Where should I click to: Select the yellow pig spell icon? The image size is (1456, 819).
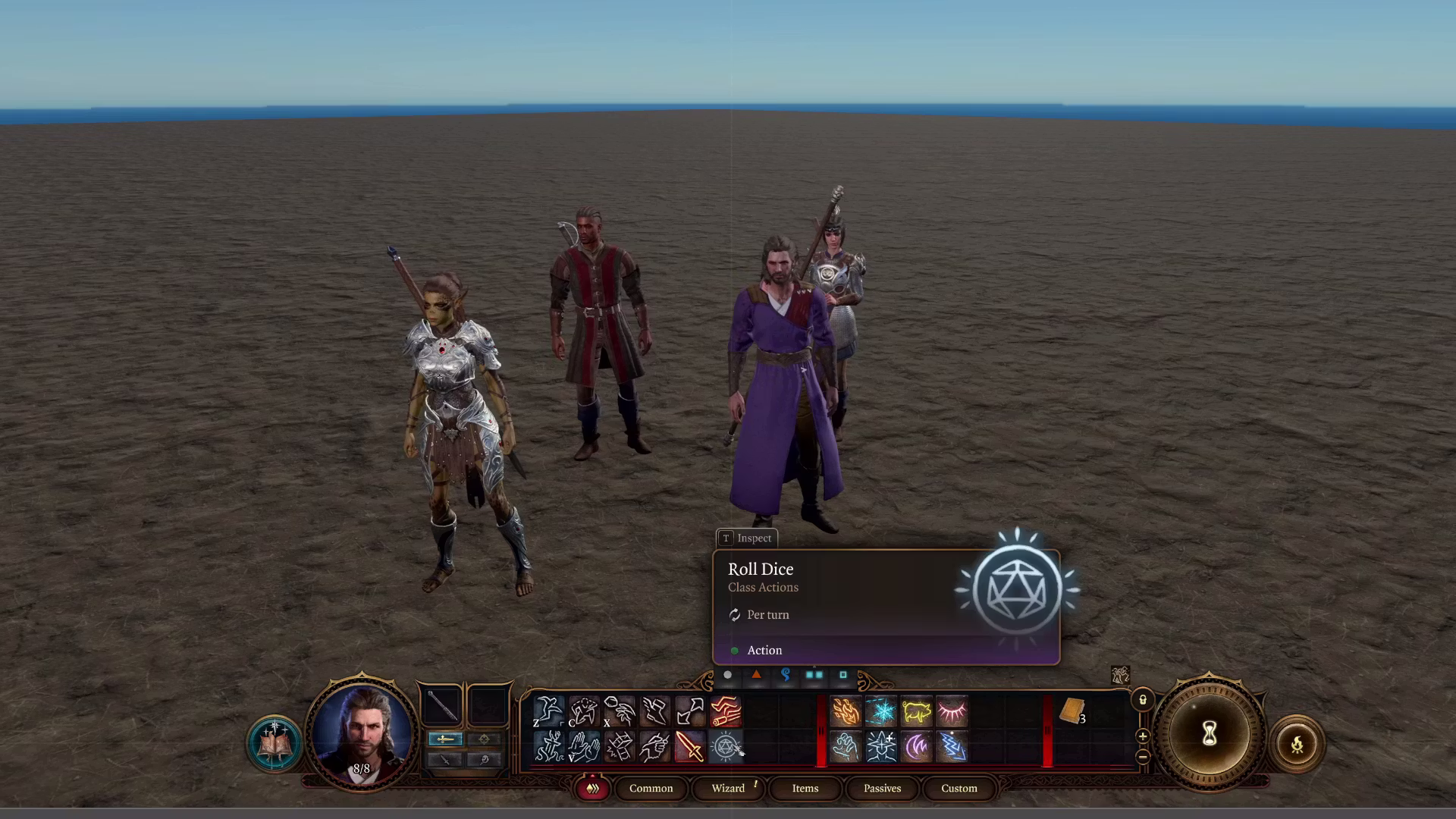coord(916,712)
